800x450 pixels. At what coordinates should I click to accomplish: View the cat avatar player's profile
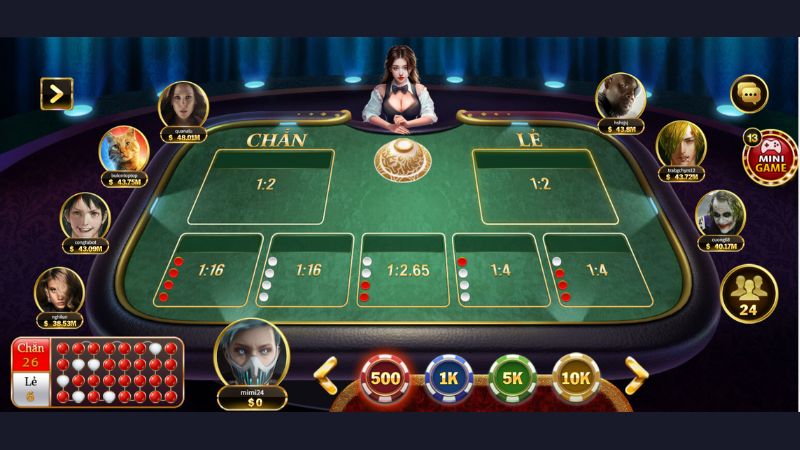pos(124,152)
